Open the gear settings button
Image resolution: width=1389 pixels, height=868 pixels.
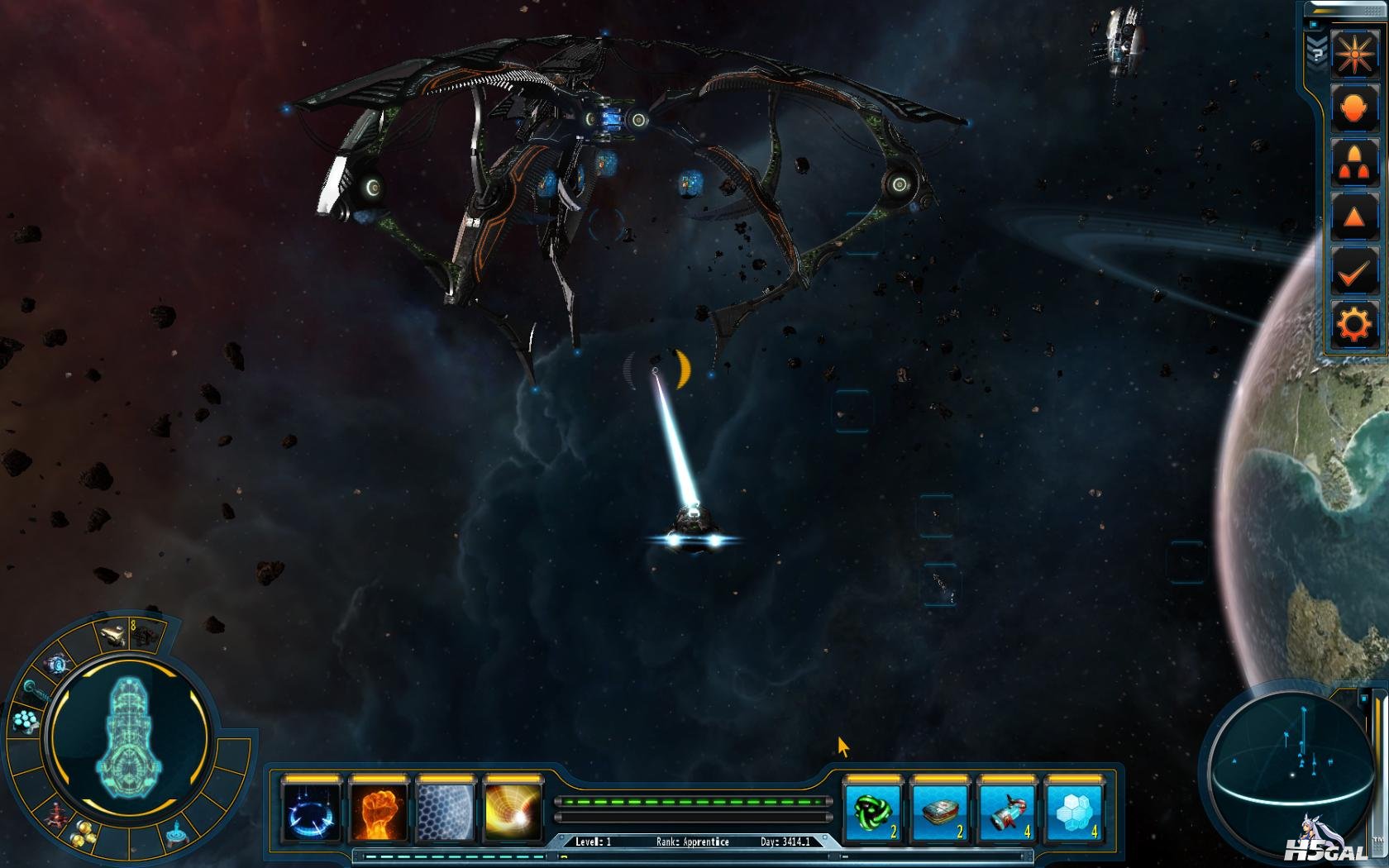click(1353, 325)
